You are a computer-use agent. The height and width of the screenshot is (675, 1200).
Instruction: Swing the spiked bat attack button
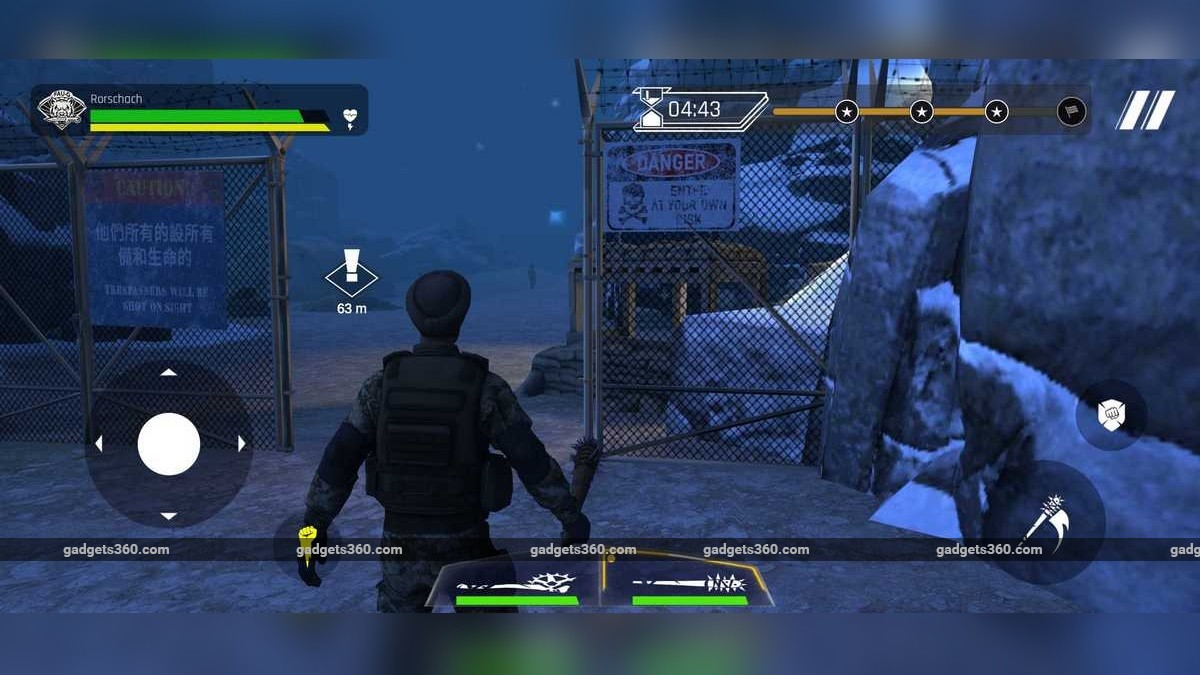coord(1044,521)
